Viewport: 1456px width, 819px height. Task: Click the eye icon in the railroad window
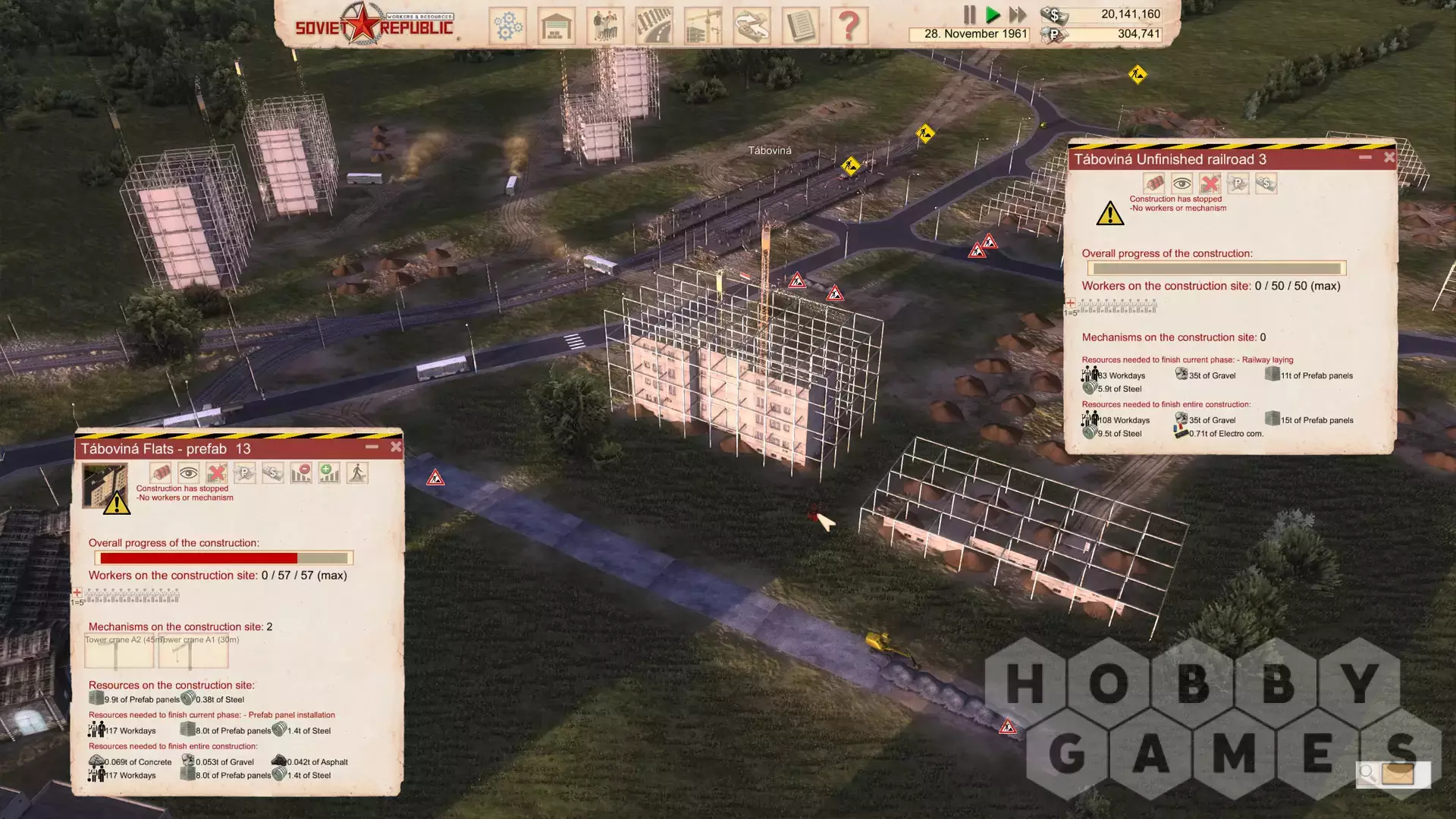pos(1181,184)
